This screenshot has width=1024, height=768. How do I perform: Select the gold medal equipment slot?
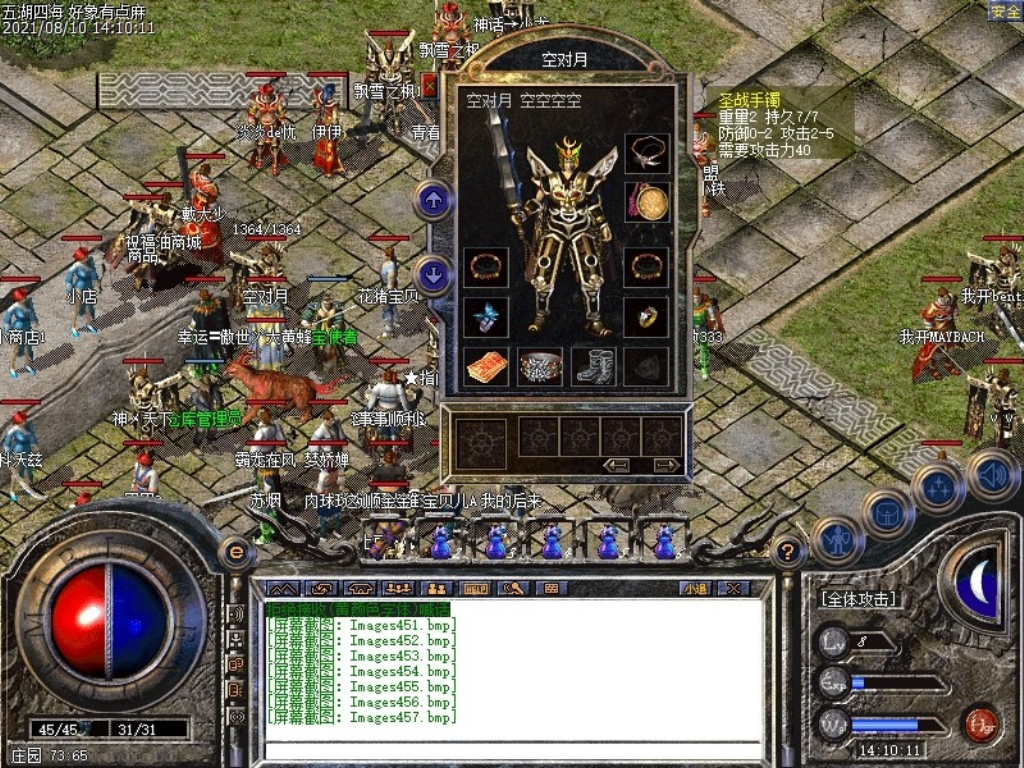(647, 201)
